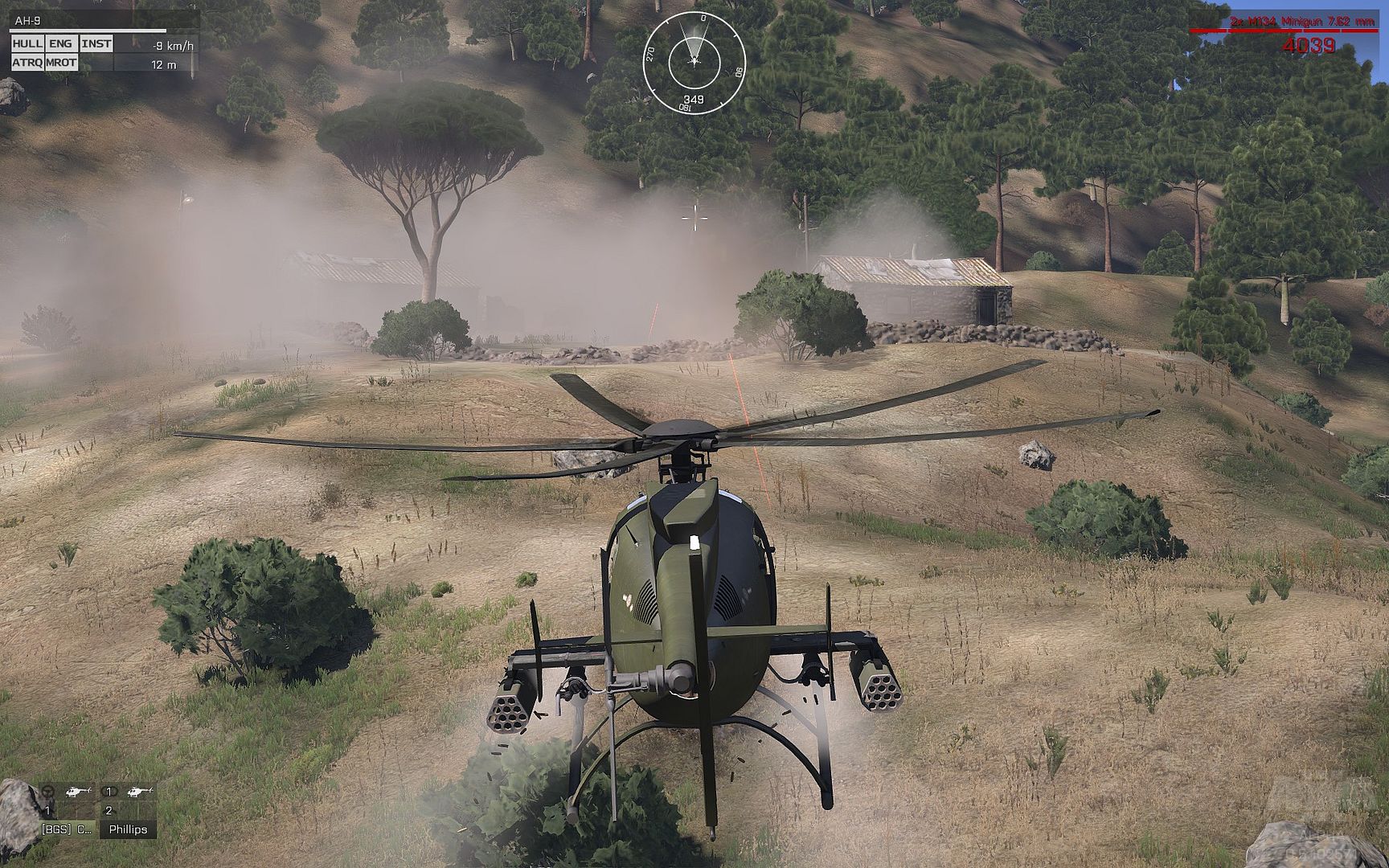Select squad member Phillips
The height and width of the screenshot is (868, 1389).
[x=128, y=829]
